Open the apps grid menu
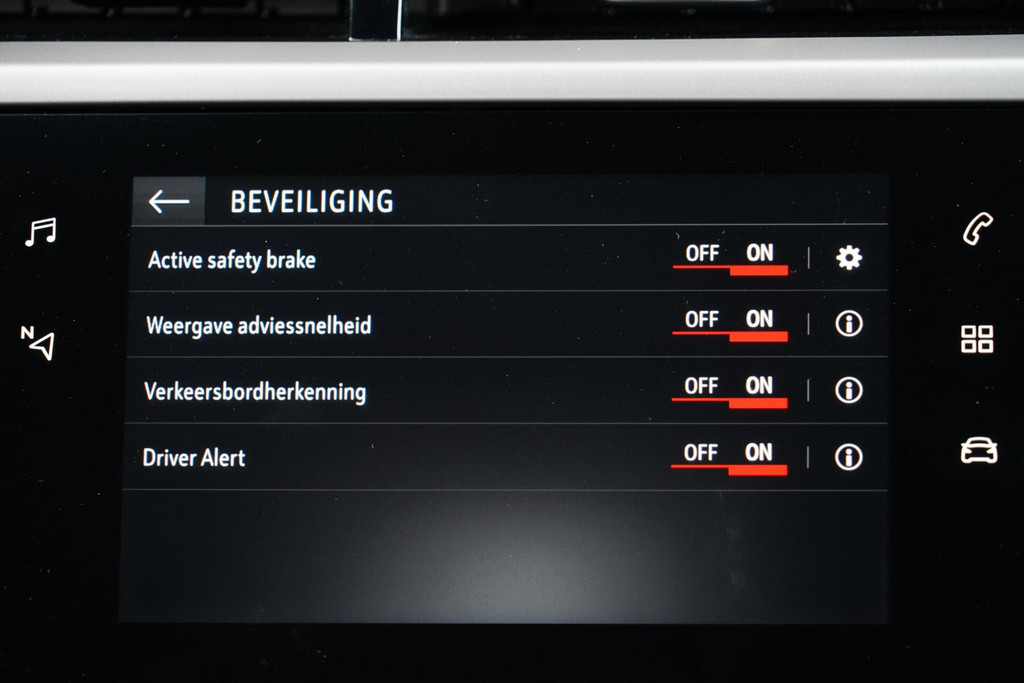The image size is (1024, 683). (x=977, y=339)
